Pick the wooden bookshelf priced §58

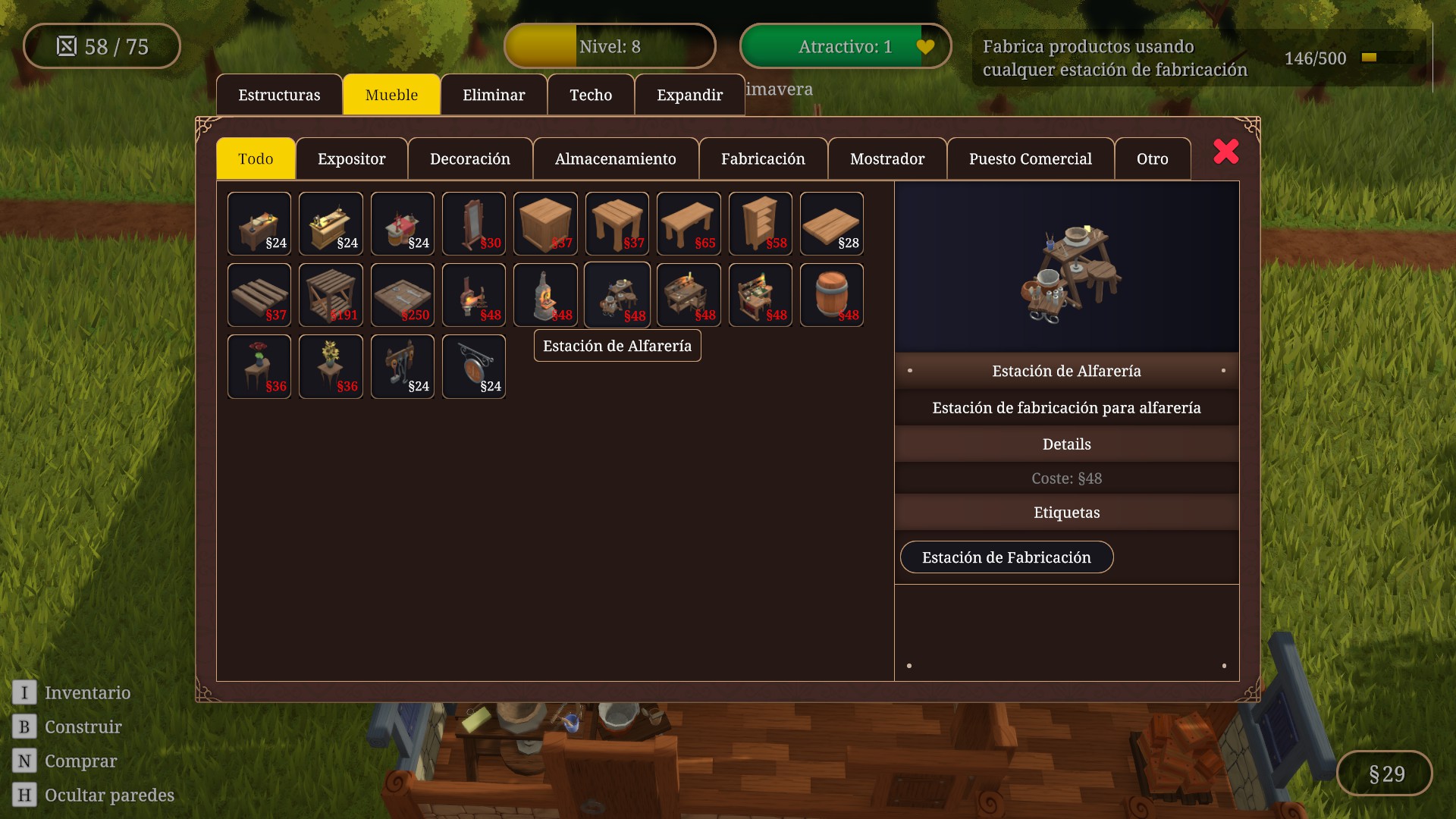pos(761,224)
